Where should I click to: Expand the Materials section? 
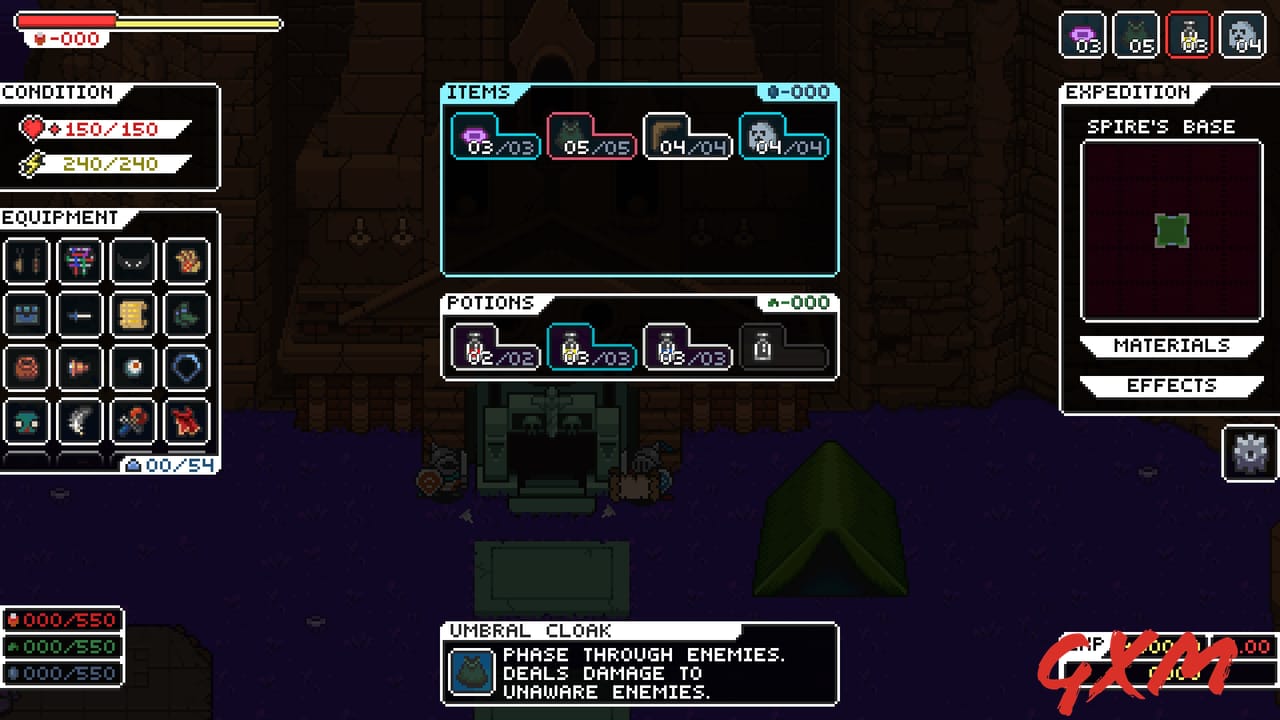[1170, 345]
